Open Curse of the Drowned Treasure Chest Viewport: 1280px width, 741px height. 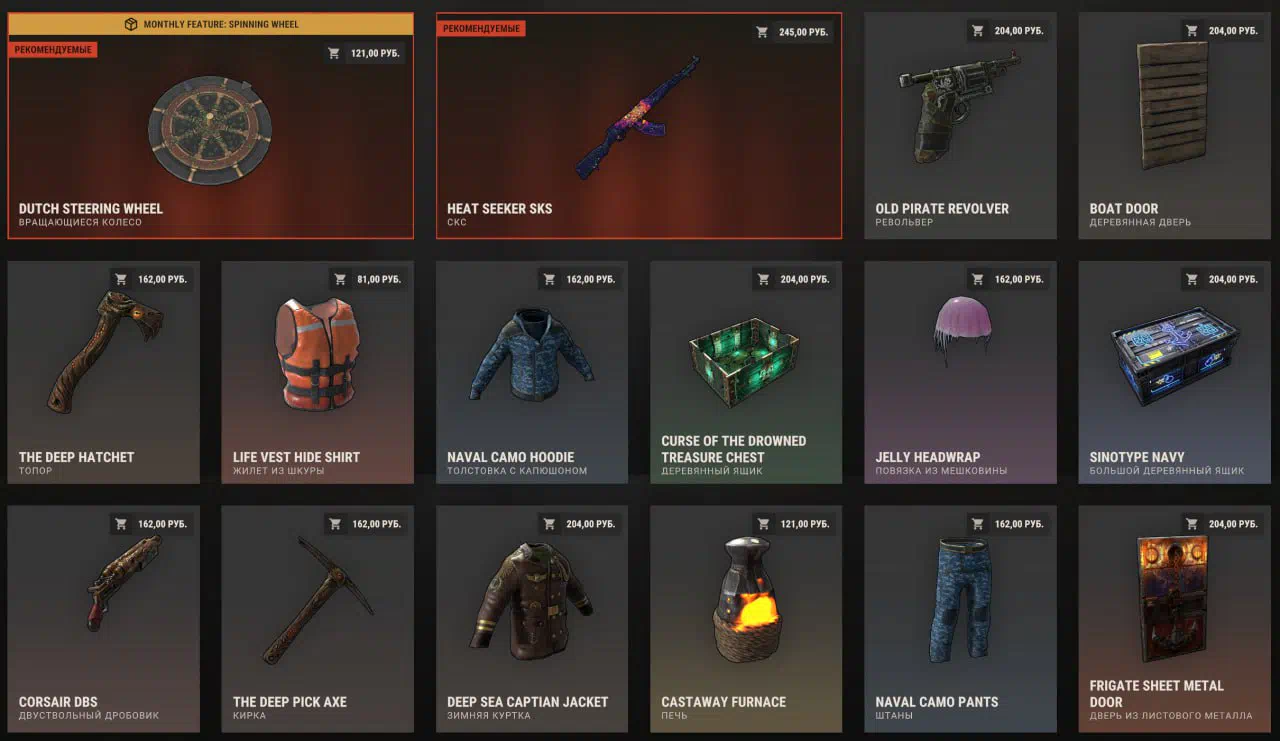745,370
